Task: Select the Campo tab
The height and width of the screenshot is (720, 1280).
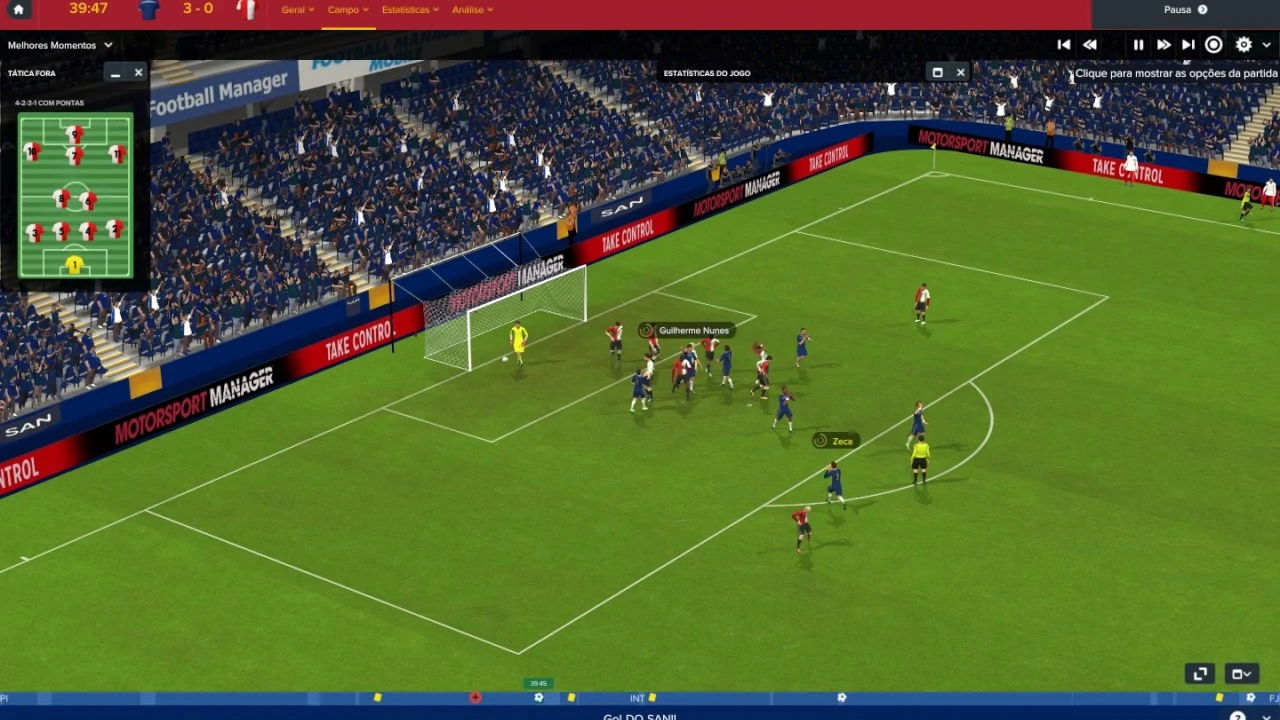Action: click(343, 9)
